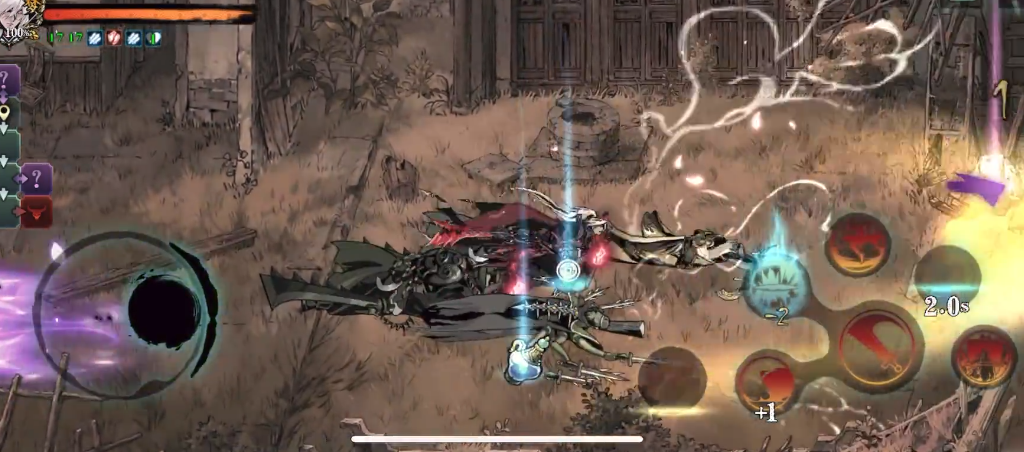Select the purple question mark node beside boss
1024x452 pixels.
click(x=37, y=180)
